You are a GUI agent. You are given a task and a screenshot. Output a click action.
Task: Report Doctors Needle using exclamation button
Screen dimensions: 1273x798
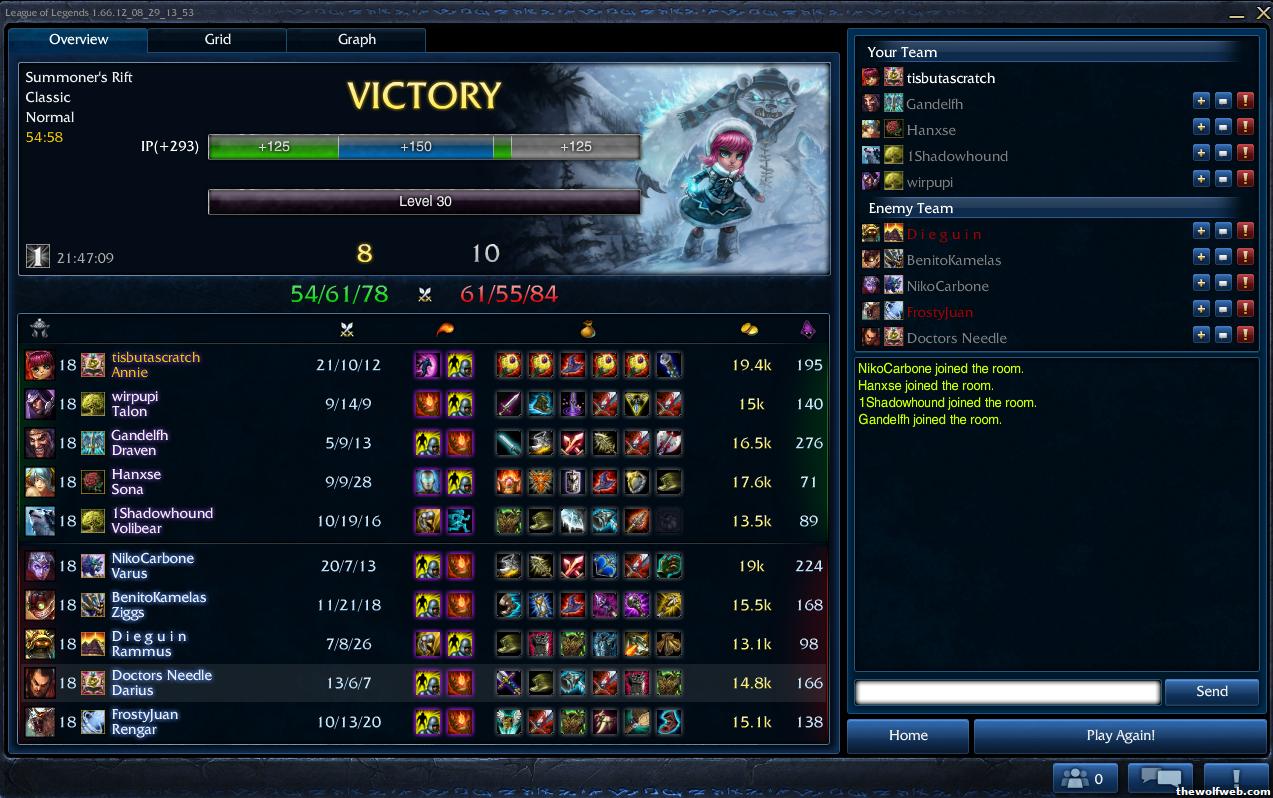click(x=1245, y=335)
